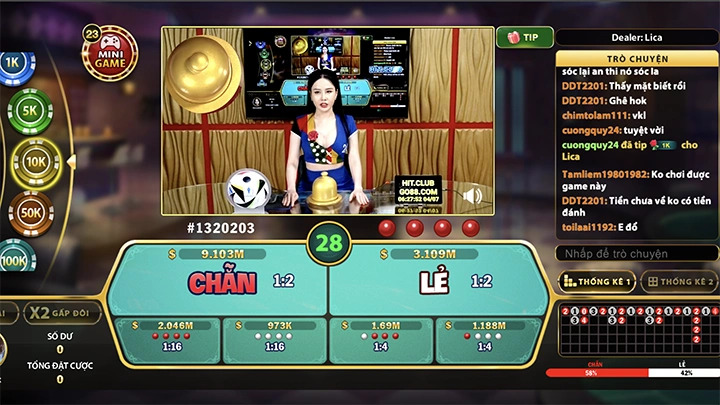Toggle the video stream sound speaker
Screen dimensions: 720x405
pos(473,195)
